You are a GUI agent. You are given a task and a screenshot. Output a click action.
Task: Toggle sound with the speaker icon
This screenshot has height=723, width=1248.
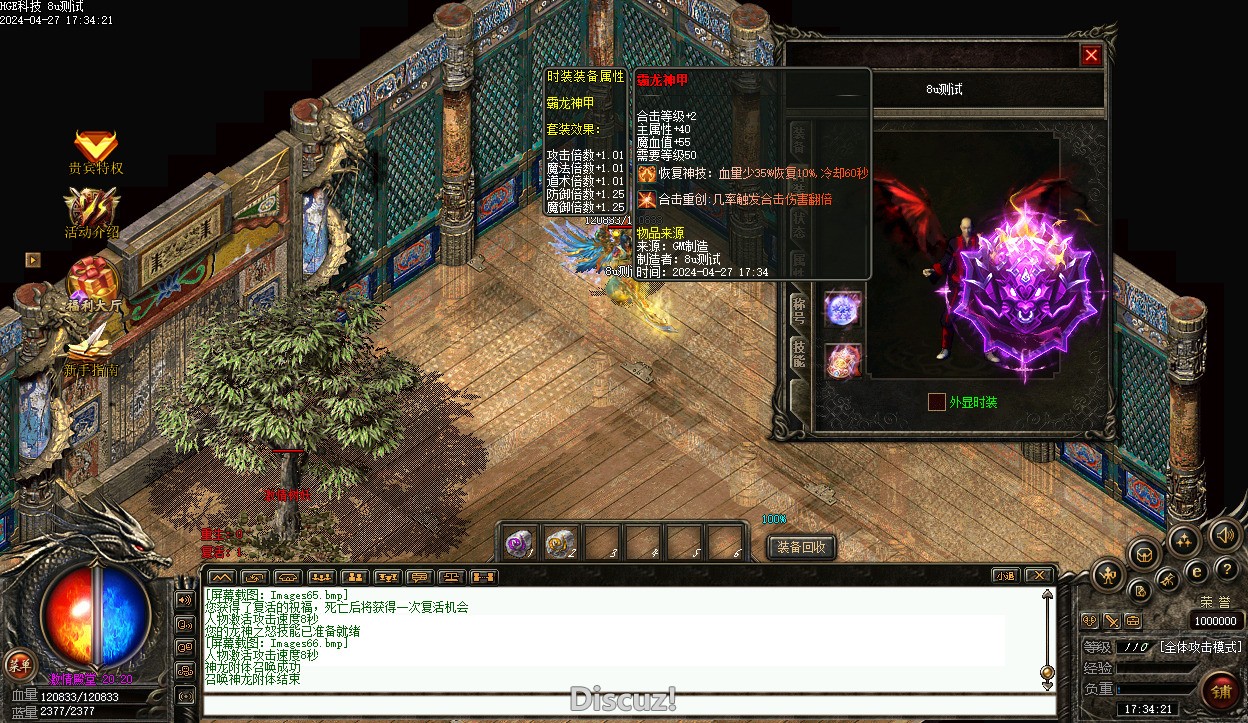pyautogui.click(x=1224, y=535)
